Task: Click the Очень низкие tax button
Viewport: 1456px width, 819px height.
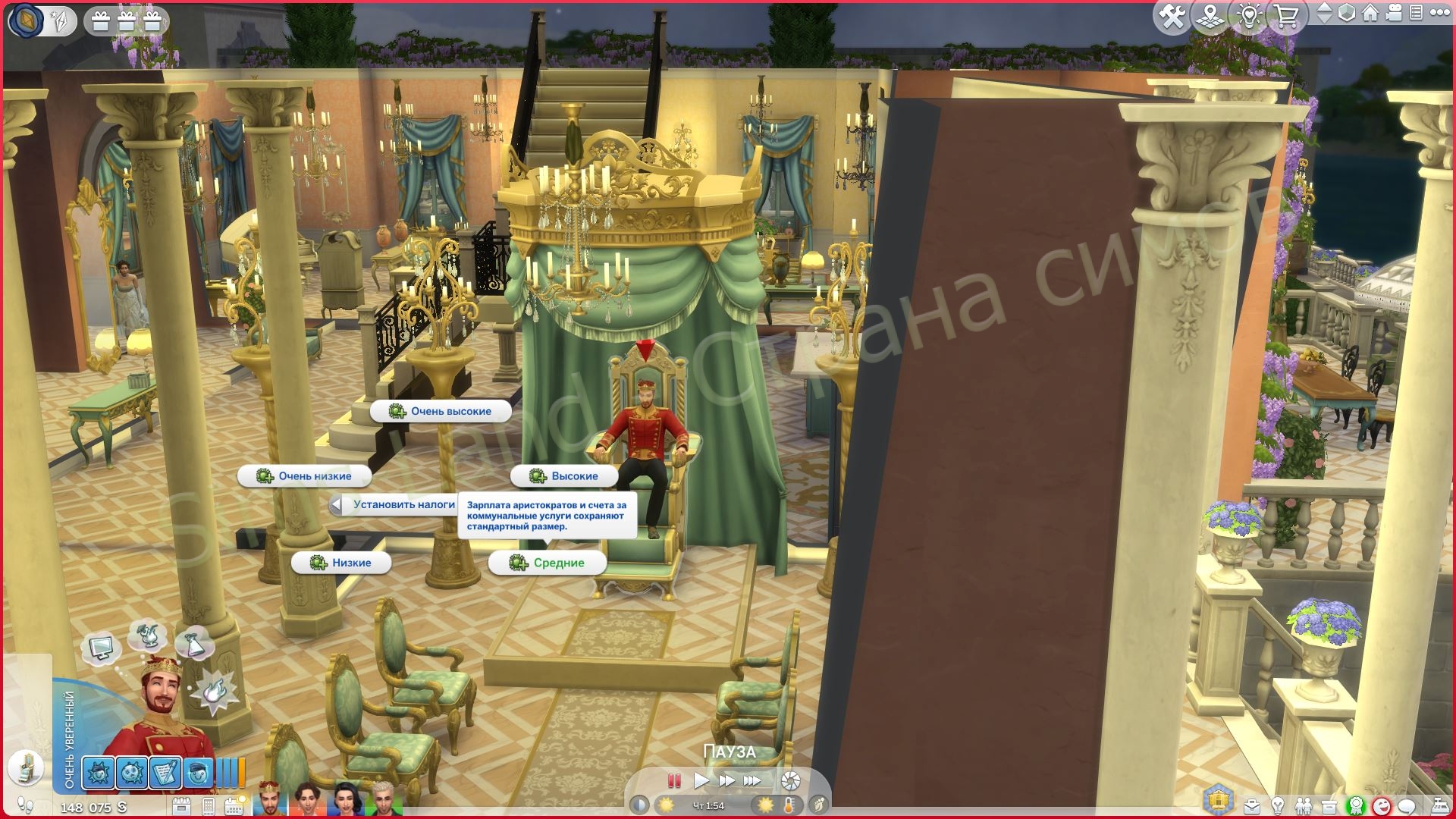Action: coord(305,475)
